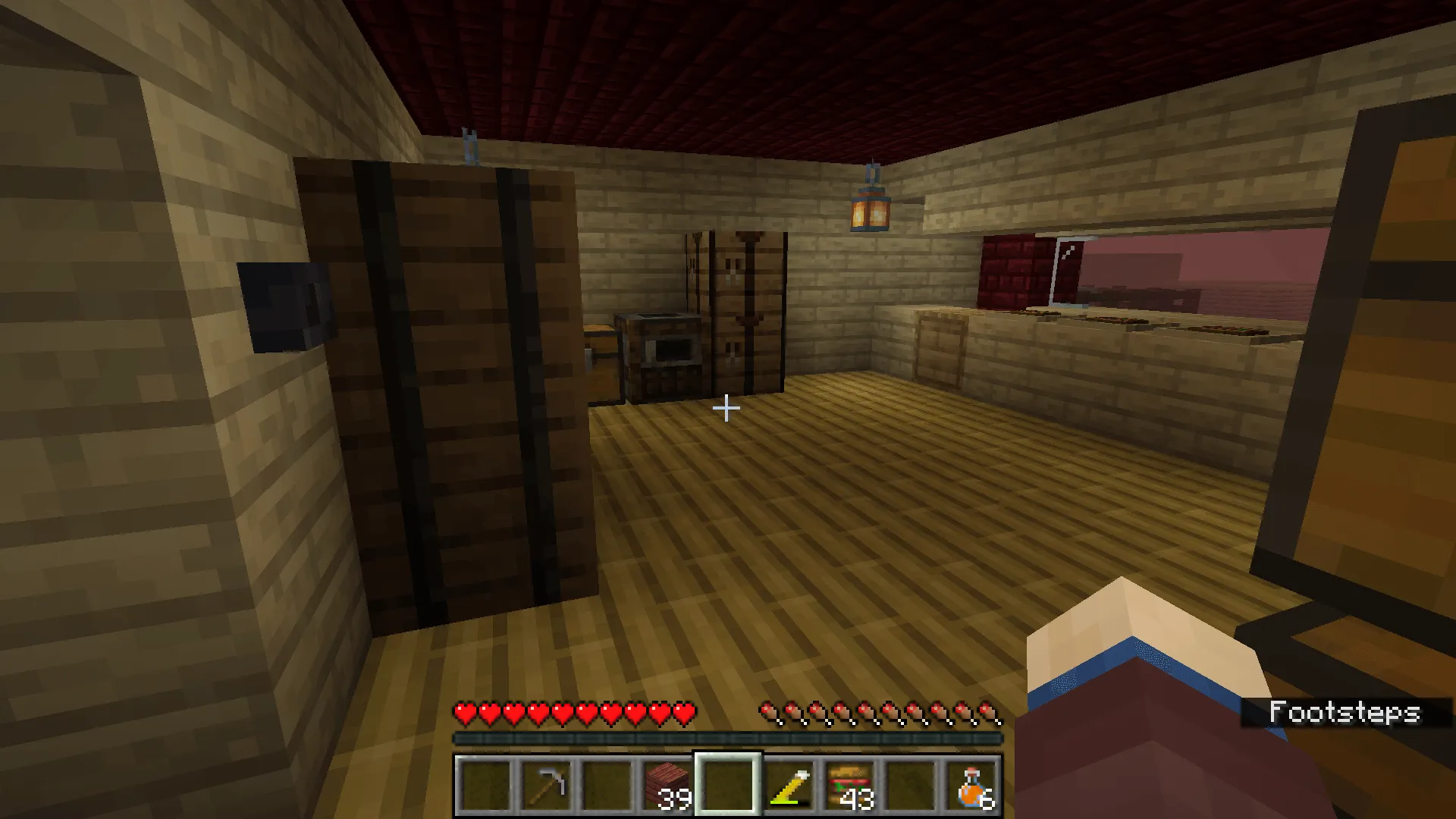Screen dimensions: 1456x819
Task: Click the last red heart in the health bar
Action: coord(685,714)
